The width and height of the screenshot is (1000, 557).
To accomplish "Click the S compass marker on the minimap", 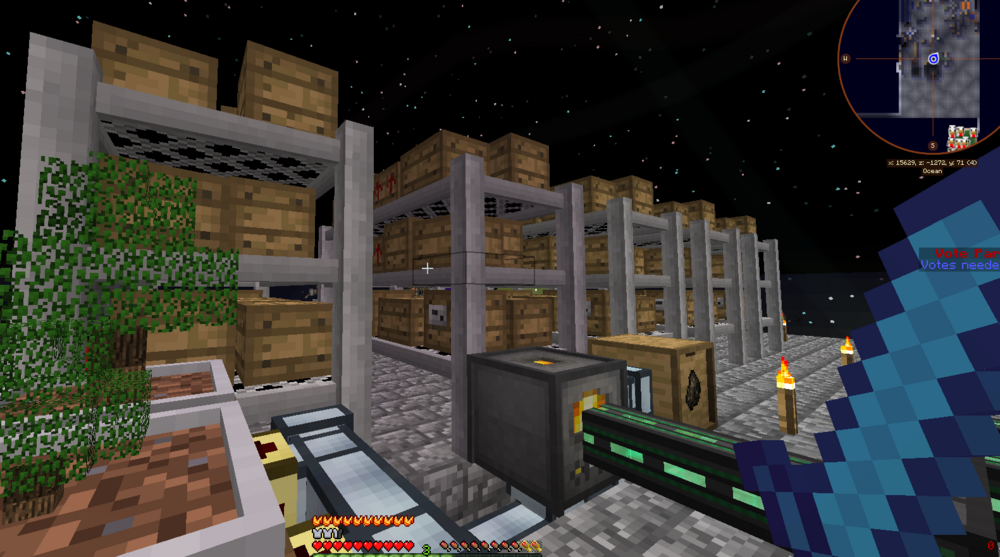I will pyautogui.click(x=932, y=145).
